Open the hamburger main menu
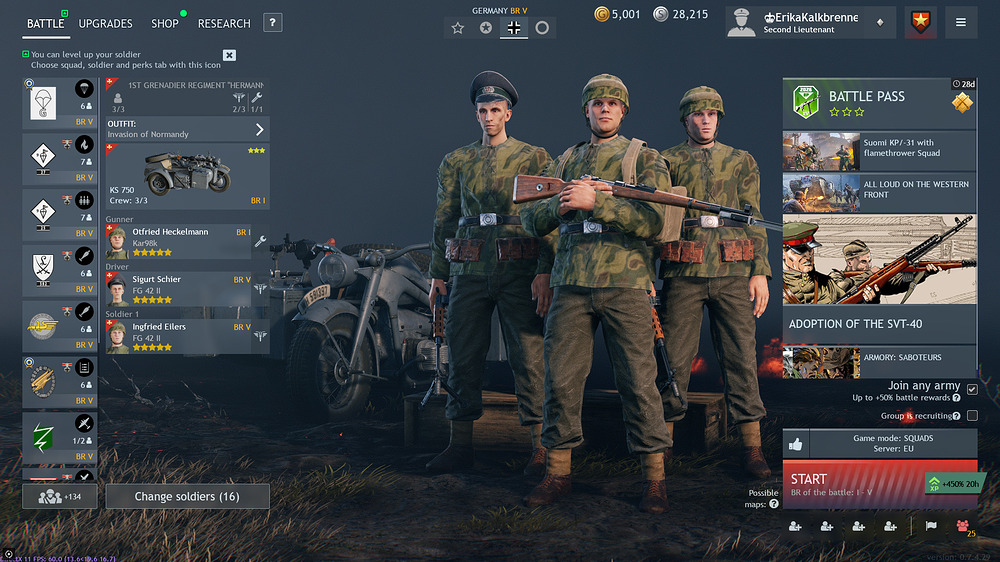Screen dimensions: 1000x562 pyautogui.click(x=961, y=22)
